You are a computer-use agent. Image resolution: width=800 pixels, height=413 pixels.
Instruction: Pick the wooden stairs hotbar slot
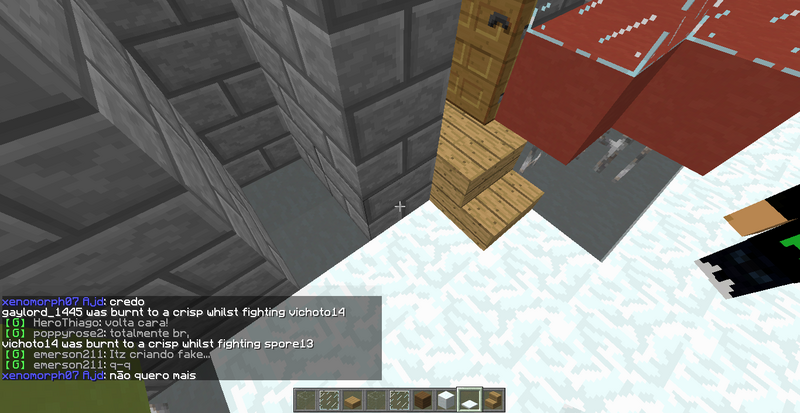492,401
